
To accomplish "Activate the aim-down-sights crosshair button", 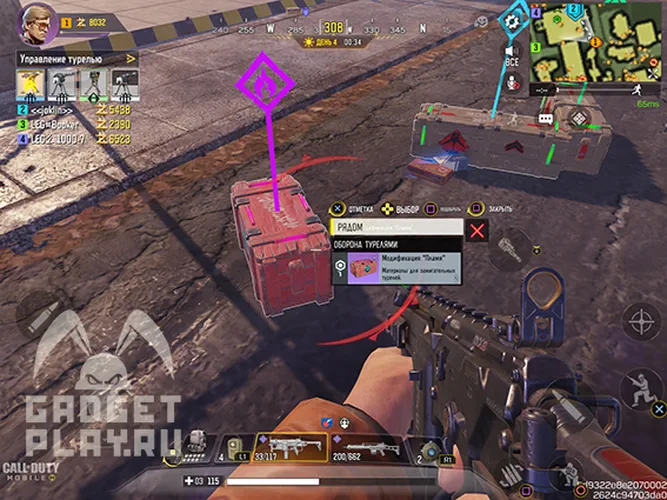I will coord(640,322).
